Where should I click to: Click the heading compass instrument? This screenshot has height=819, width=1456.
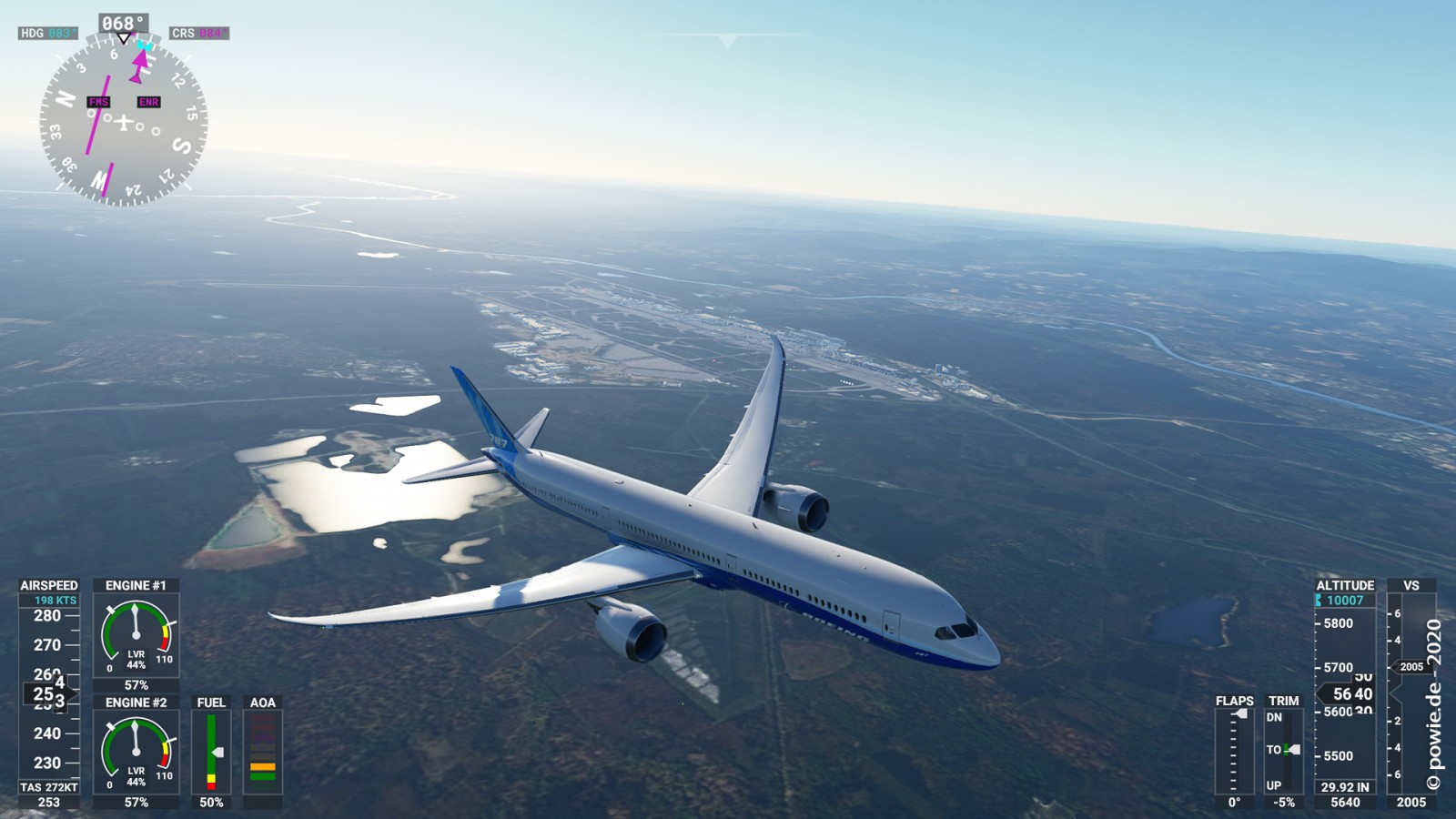123,120
